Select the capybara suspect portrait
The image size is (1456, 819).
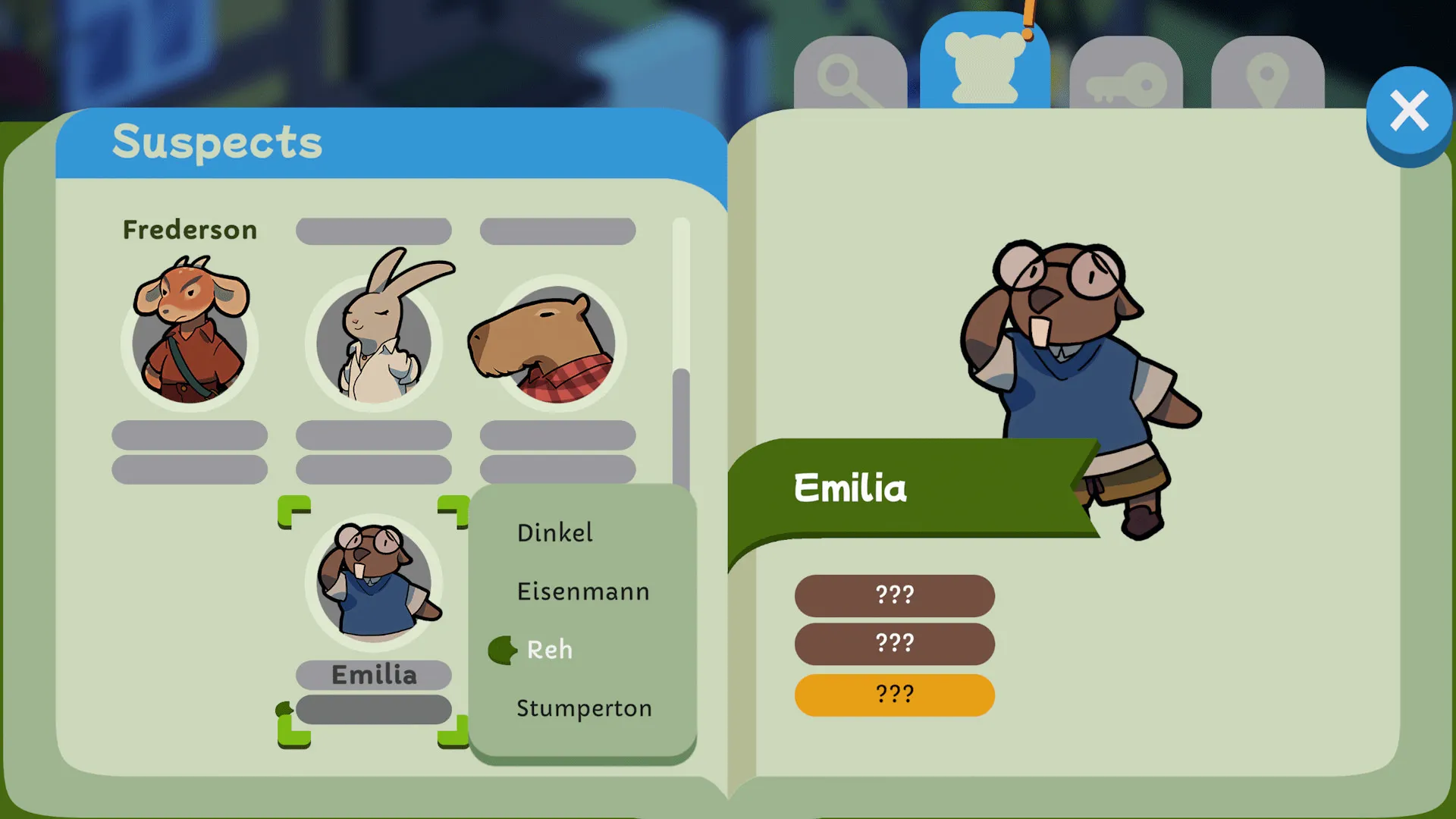[557, 345]
